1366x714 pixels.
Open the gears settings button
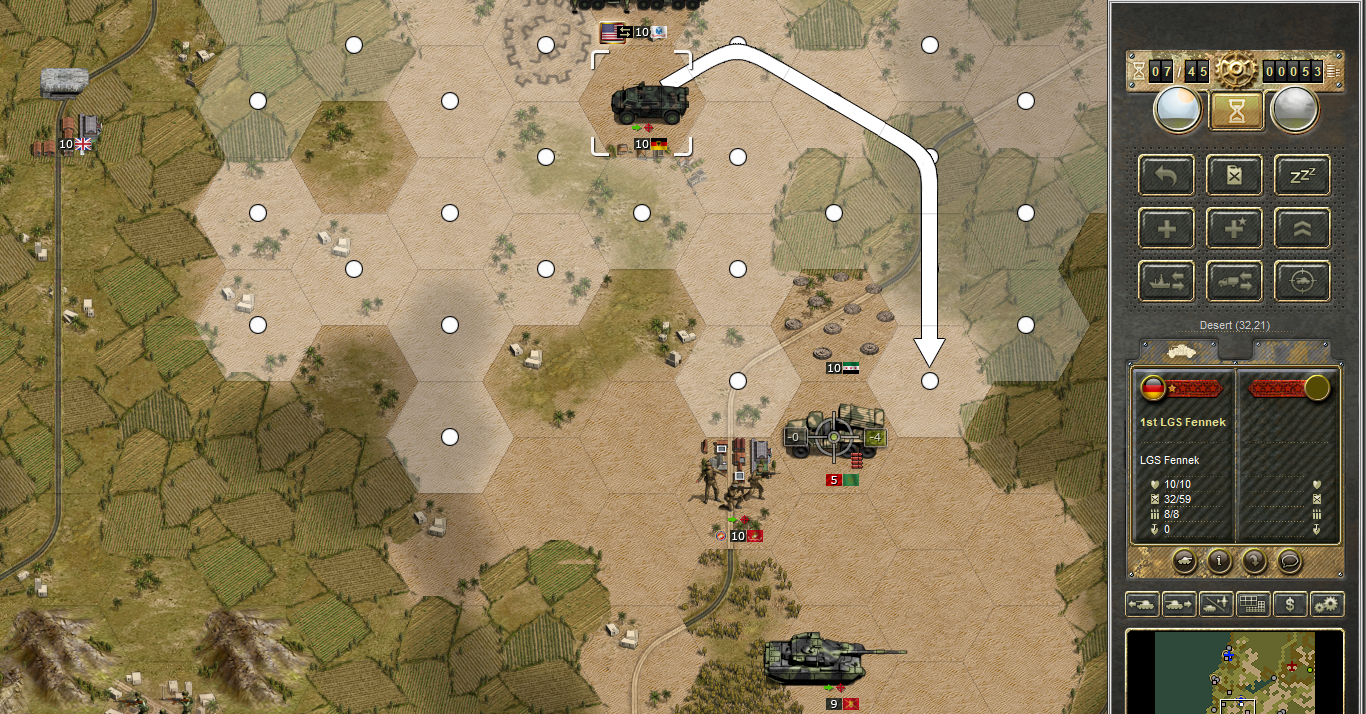[1327, 604]
